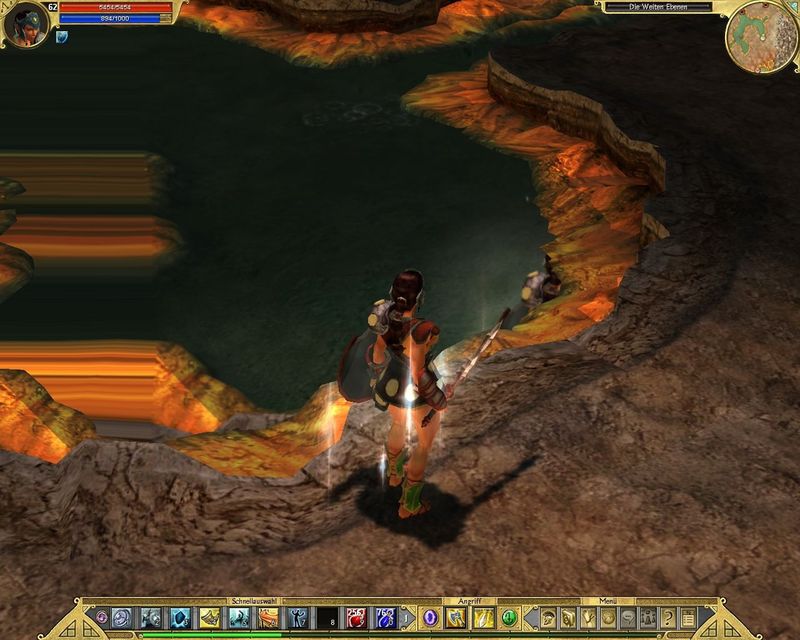Activate the figure silhouette skill in slot 7
Screen dimensions: 800x640
coord(298,618)
